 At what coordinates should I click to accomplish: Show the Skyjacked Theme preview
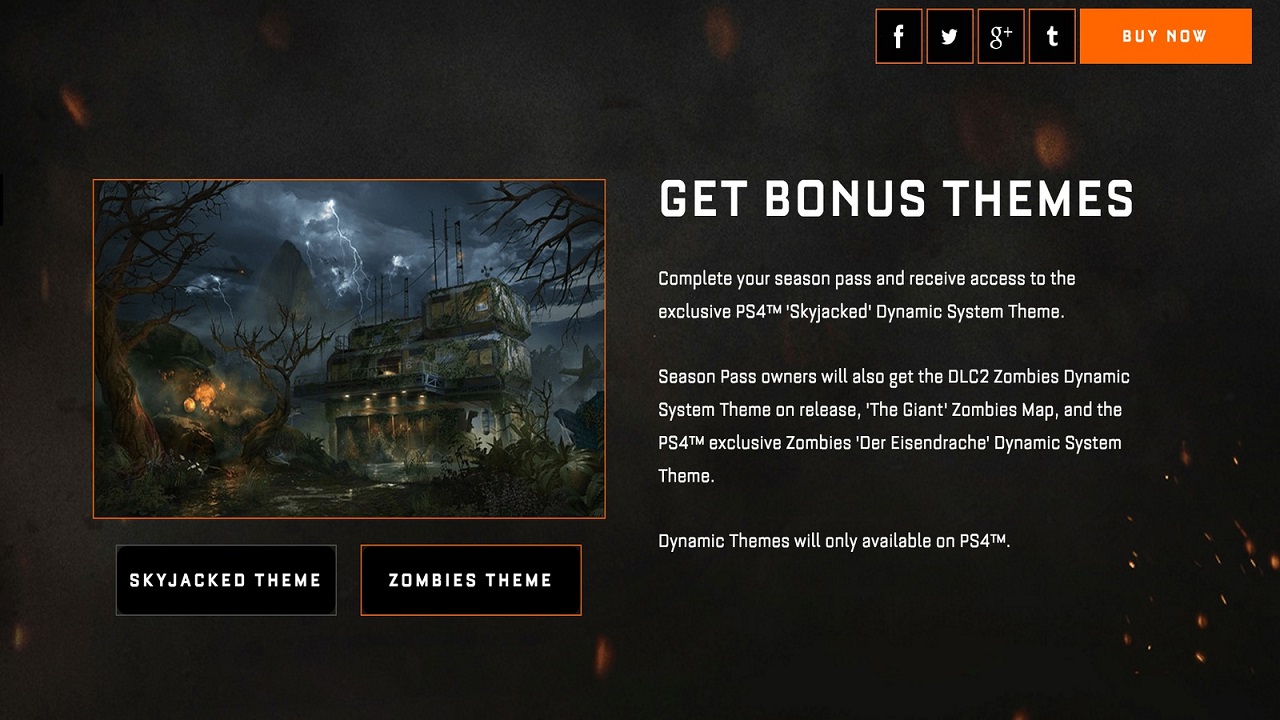click(x=226, y=580)
